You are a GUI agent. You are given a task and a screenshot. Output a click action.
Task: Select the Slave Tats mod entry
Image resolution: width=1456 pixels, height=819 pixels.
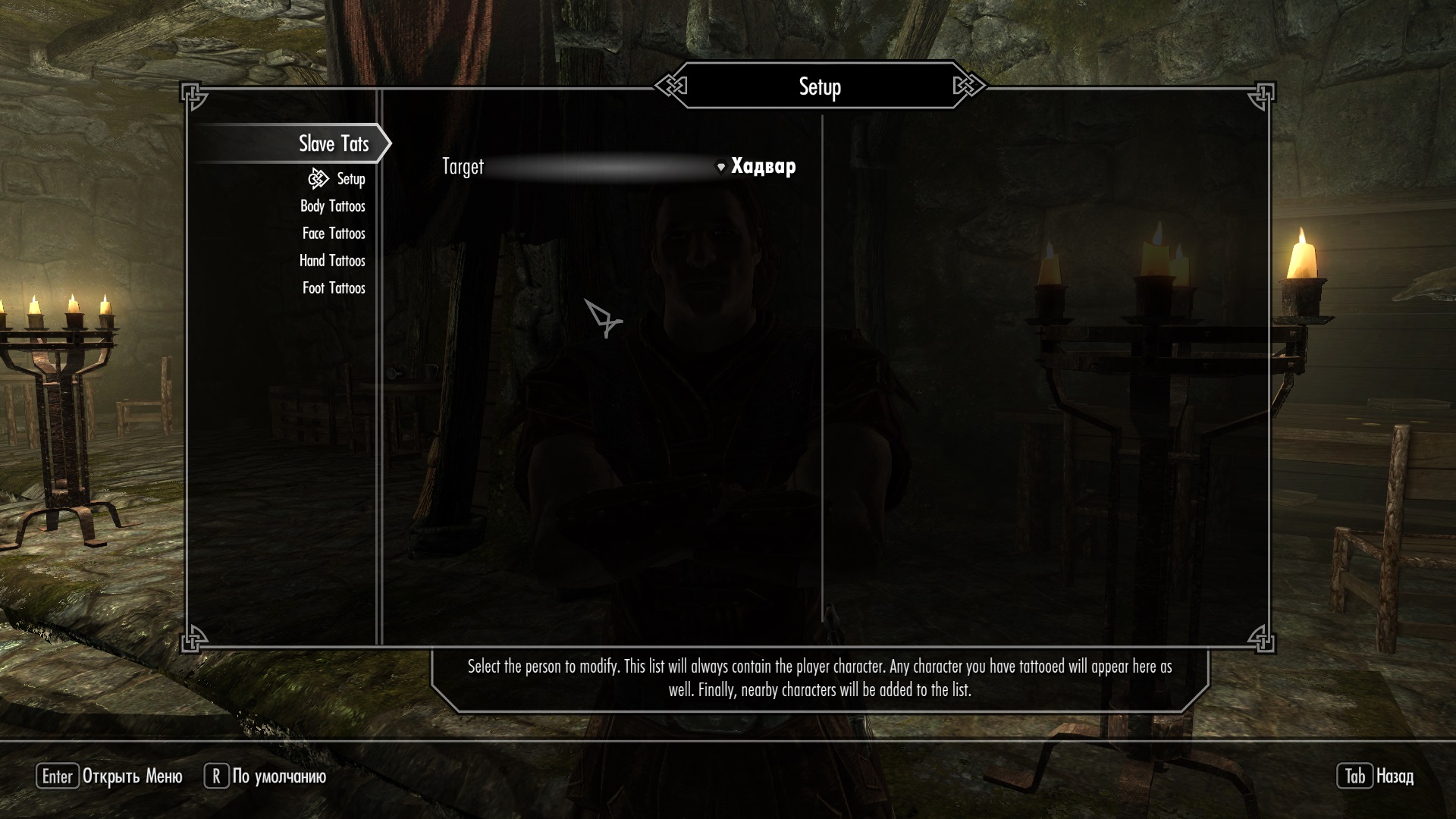coord(333,143)
